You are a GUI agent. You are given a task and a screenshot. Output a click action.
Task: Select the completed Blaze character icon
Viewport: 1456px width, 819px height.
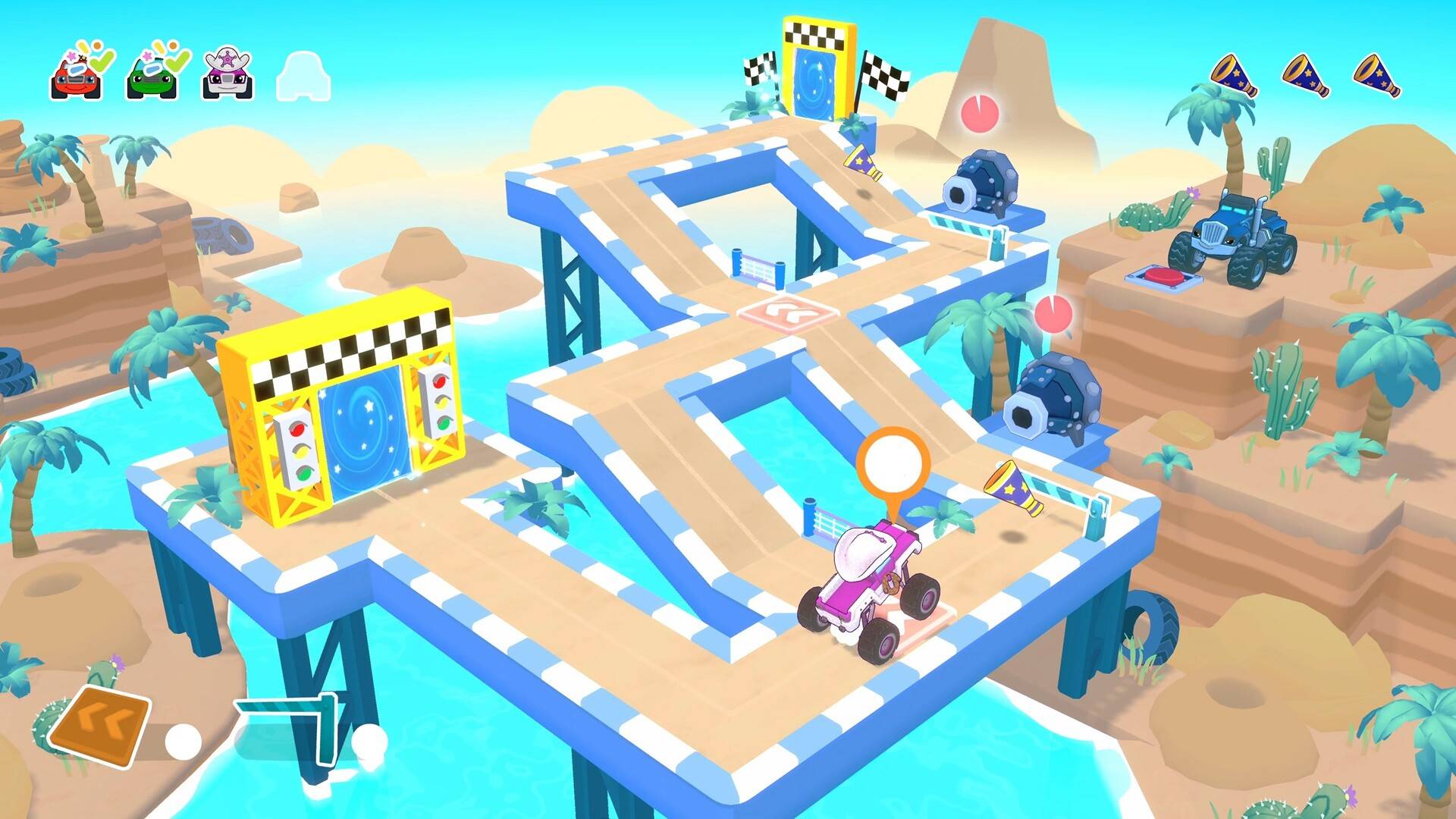coord(76,76)
